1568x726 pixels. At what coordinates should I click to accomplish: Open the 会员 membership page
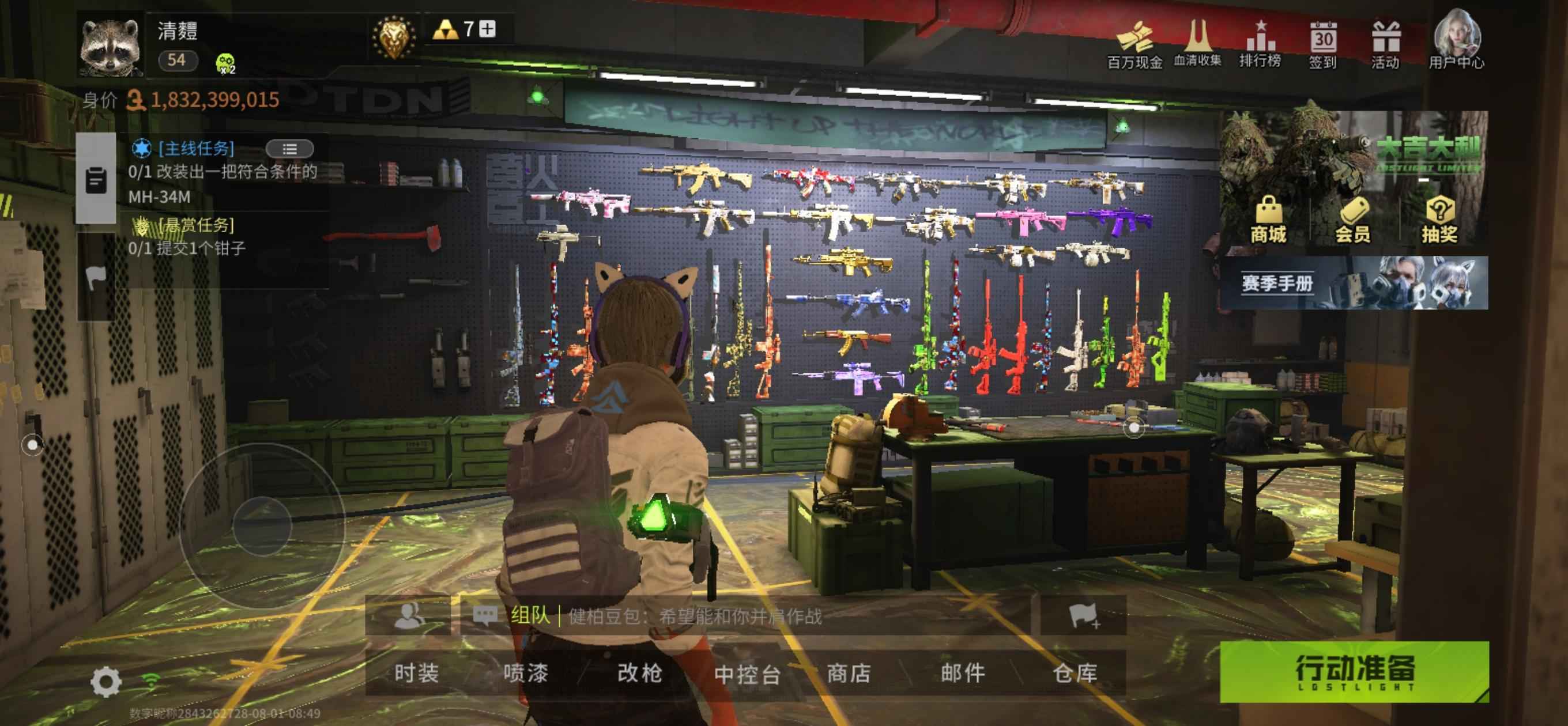(1353, 220)
